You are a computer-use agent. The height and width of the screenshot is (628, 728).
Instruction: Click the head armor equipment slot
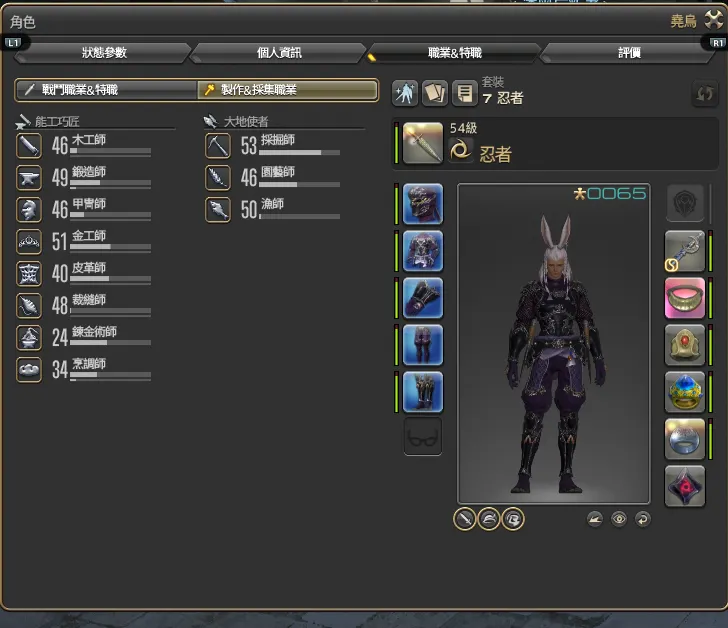[x=423, y=204]
